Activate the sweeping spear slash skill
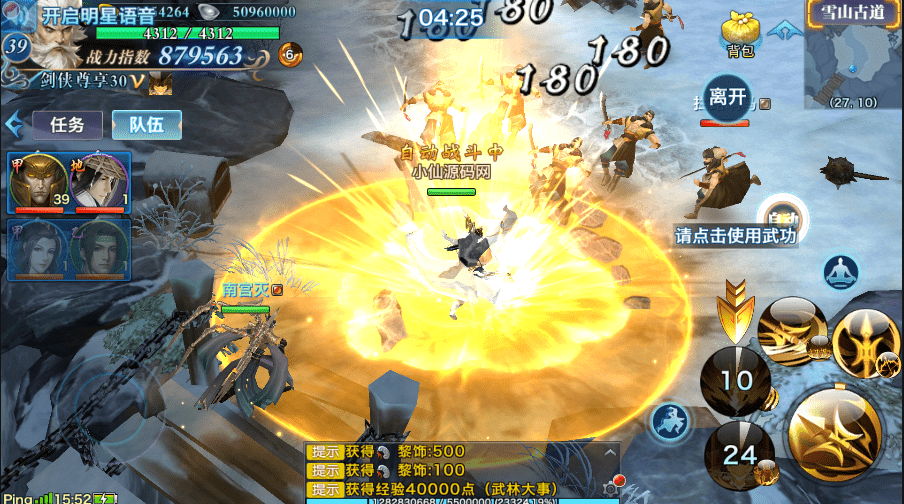The height and width of the screenshot is (504, 904). point(790,332)
